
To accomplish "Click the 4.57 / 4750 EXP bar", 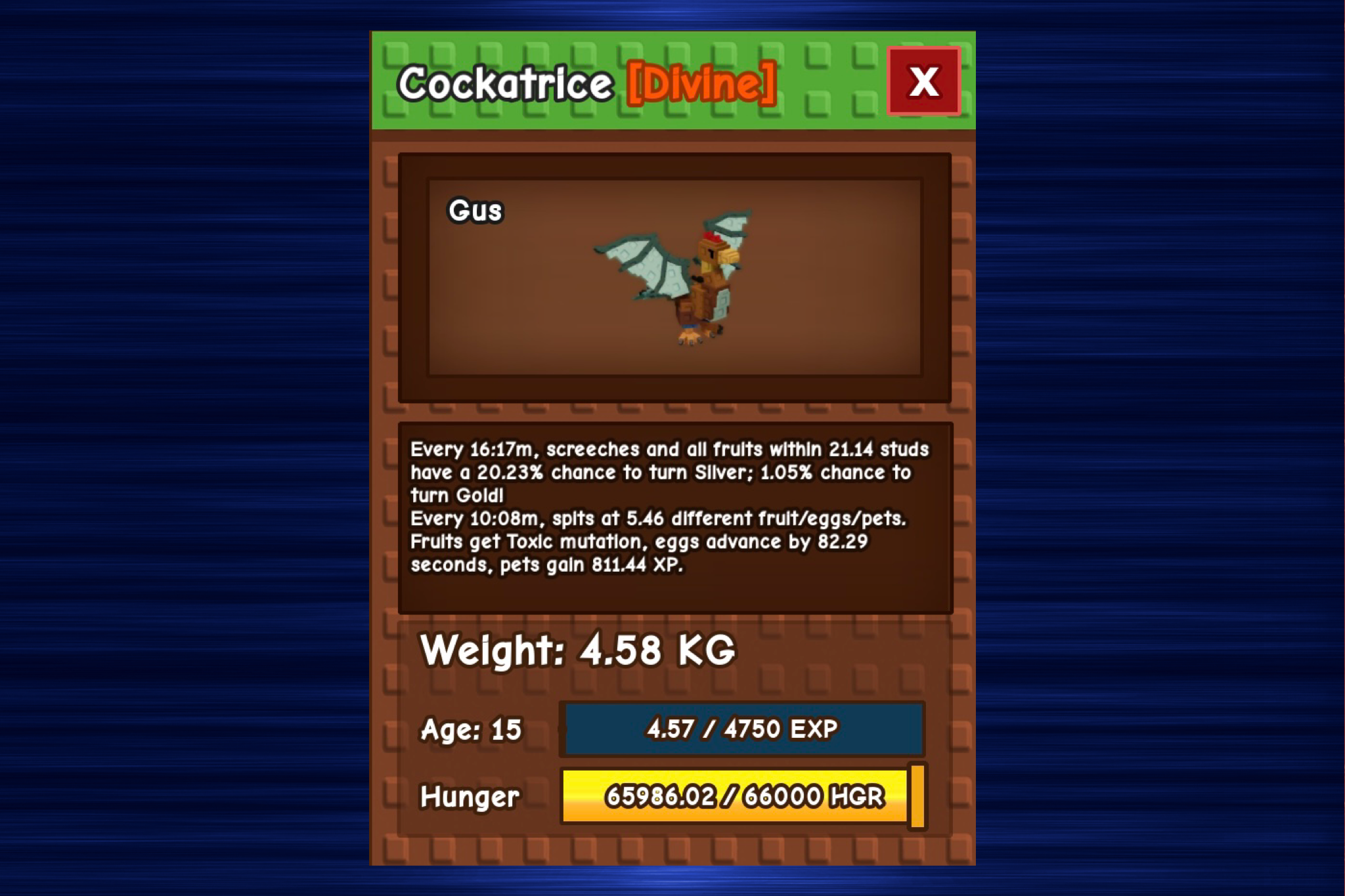I will (x=742, y=729).
